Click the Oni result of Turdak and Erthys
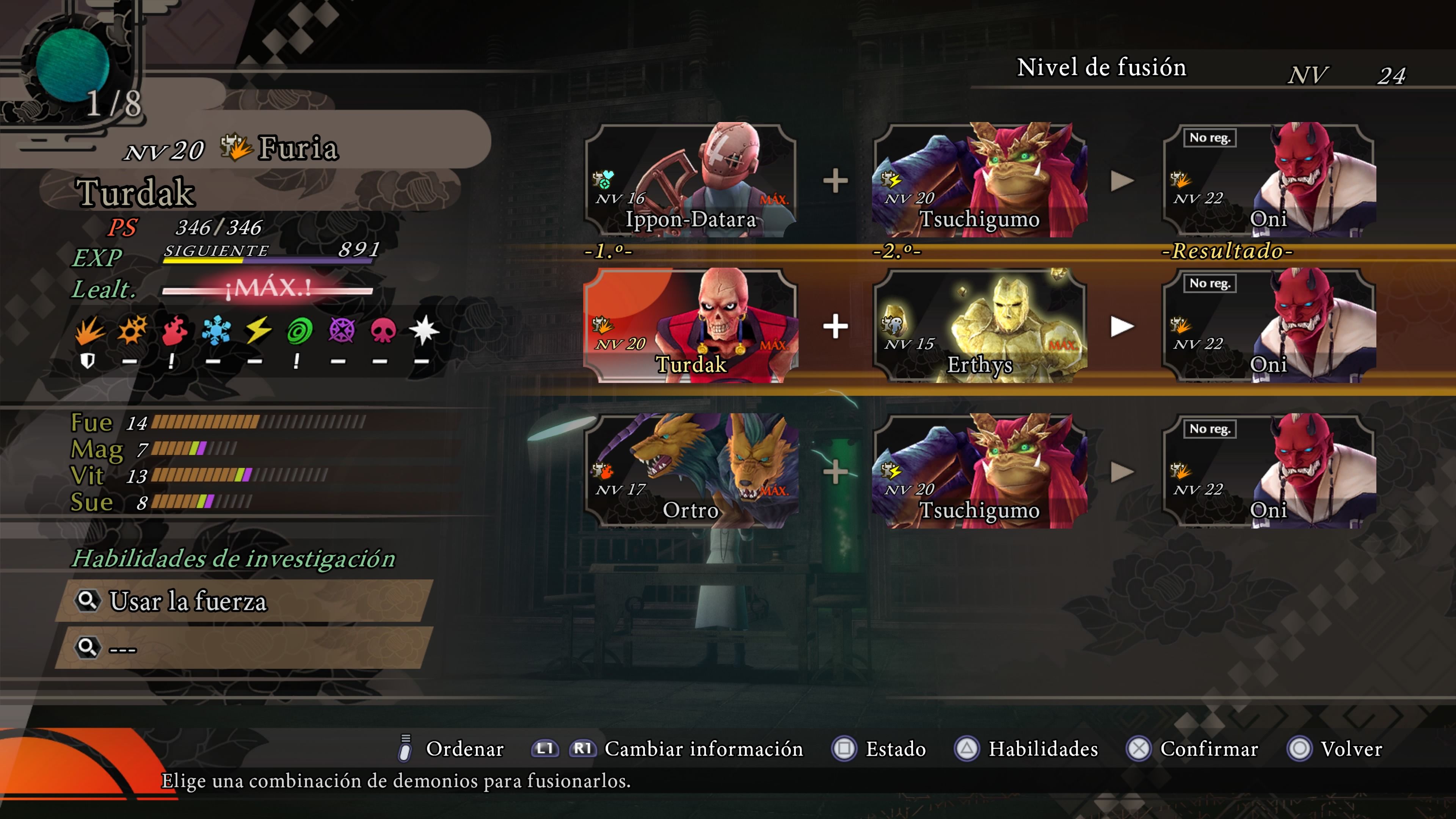This screenshot has height=819, width=1456. point(1268,326)
